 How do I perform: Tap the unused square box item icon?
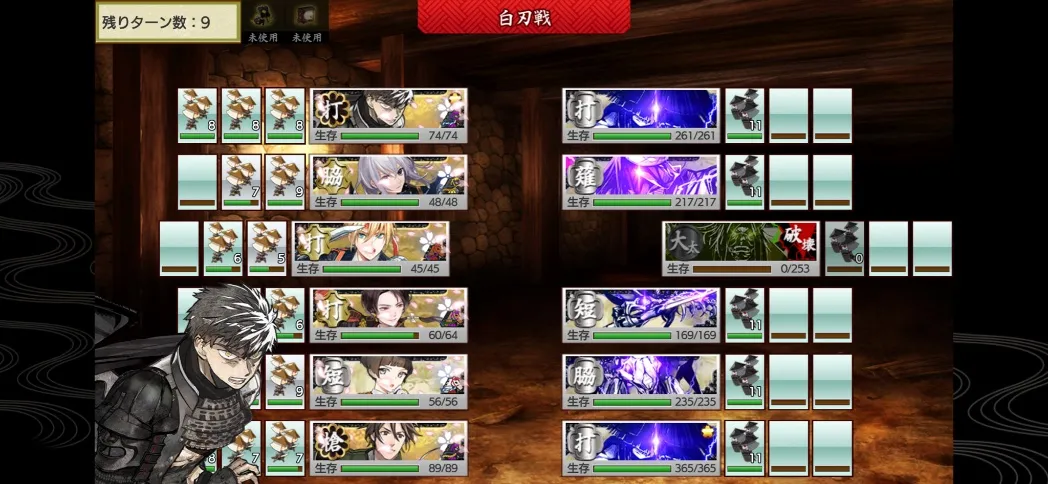306,17
